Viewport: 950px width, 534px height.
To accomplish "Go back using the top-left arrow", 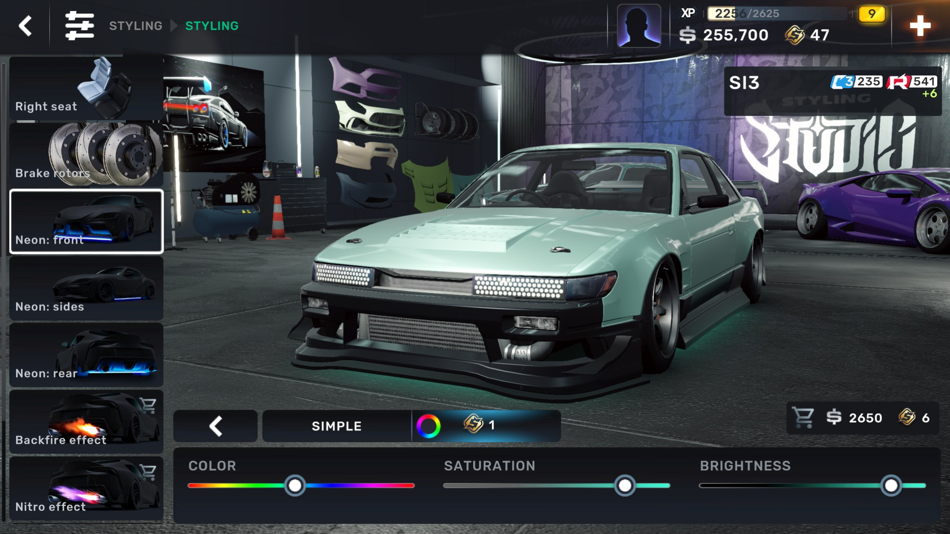I will 26,26.
